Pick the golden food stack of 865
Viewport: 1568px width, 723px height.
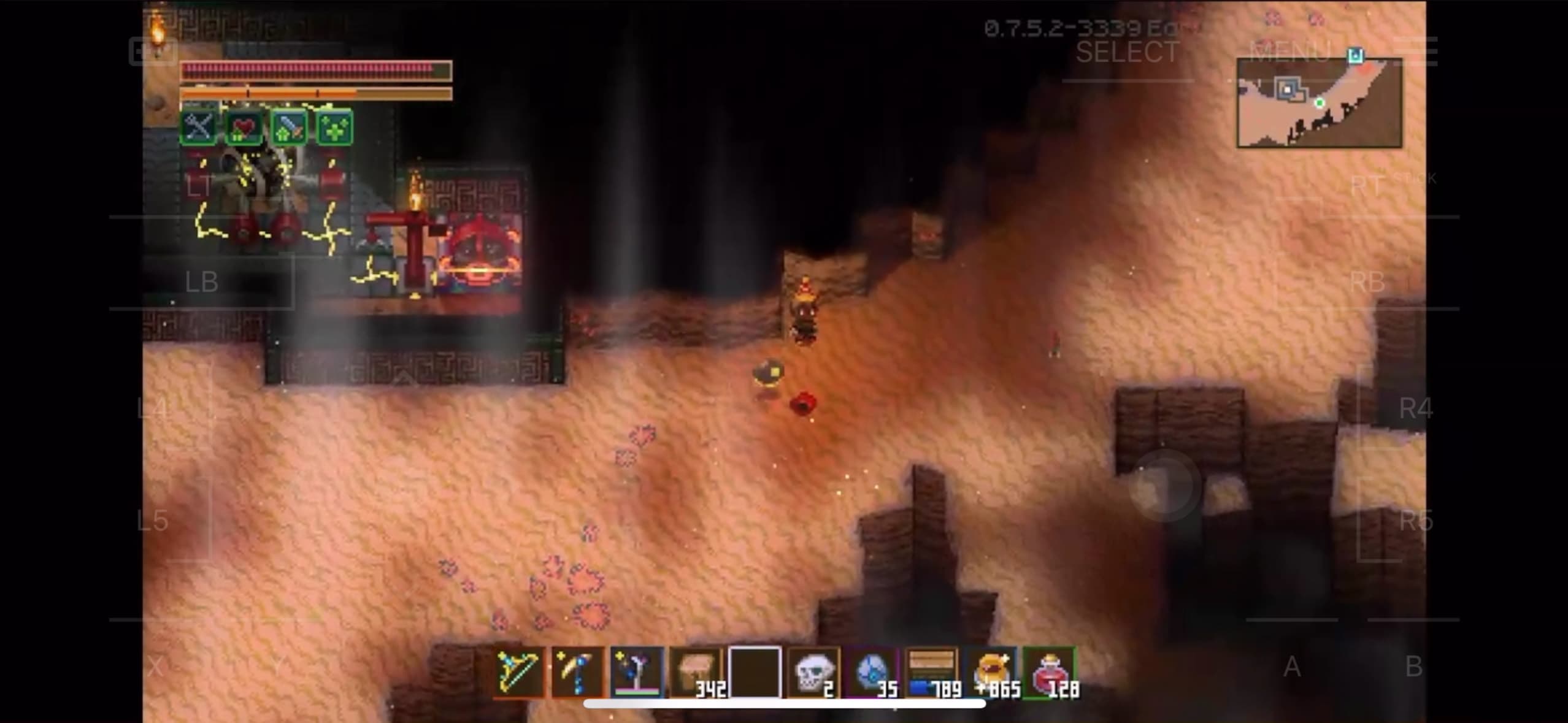(x=991, y=672)
